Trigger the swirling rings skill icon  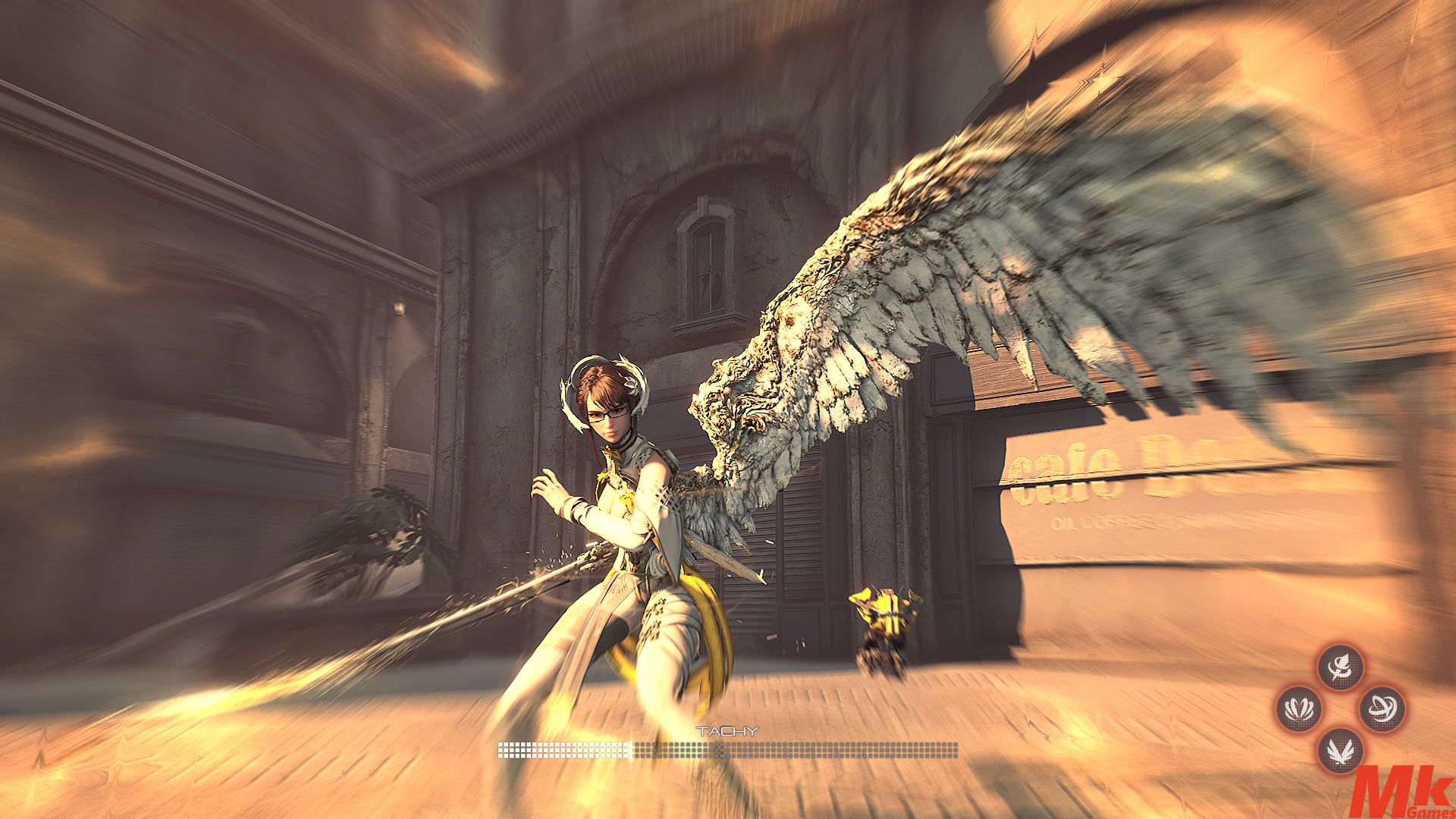pyautogui.click(x=1382, y=710)
